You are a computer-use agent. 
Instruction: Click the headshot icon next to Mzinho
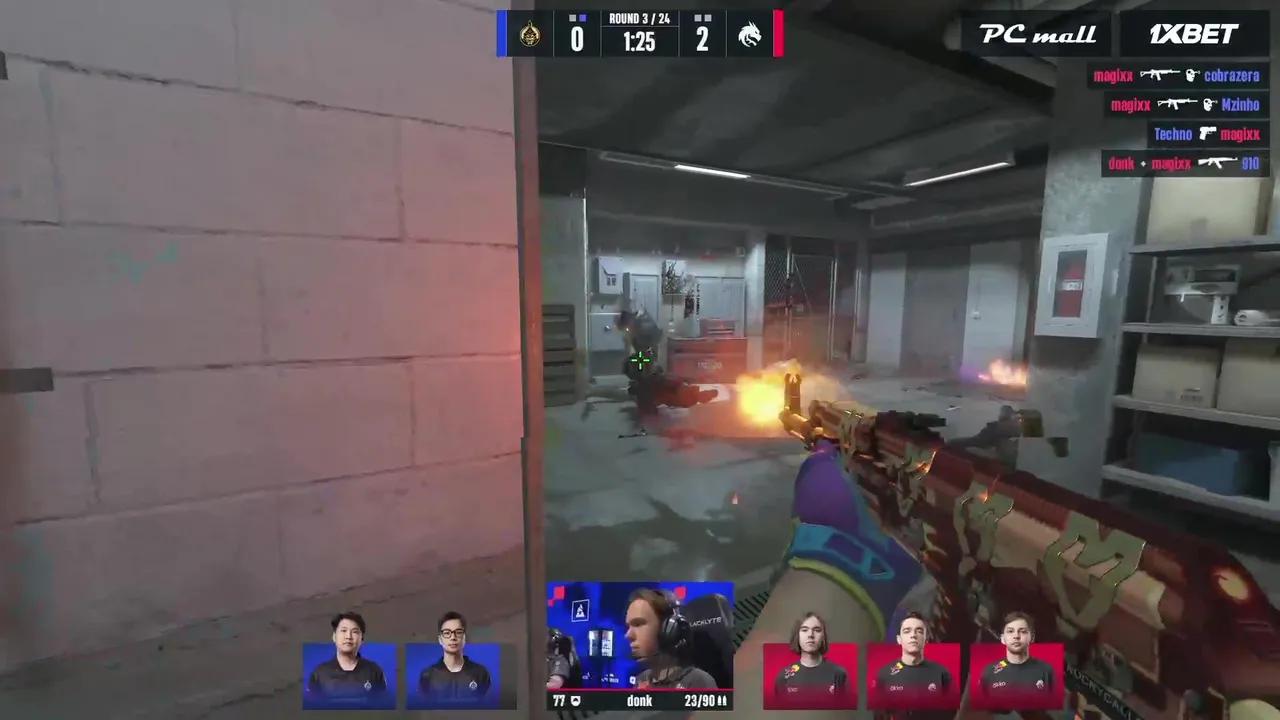[x=1210, y=104]
